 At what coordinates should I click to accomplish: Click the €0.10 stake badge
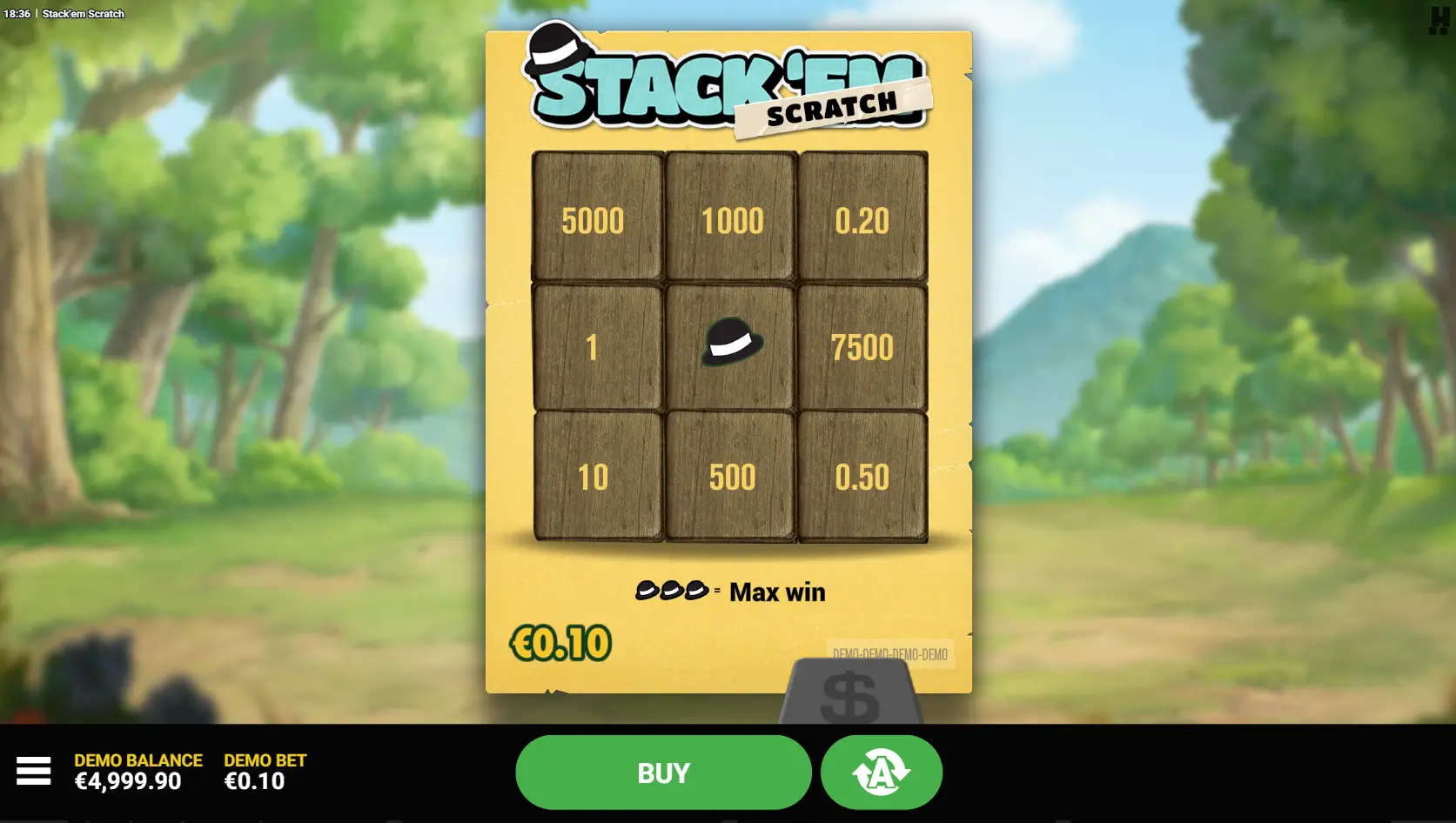click(560, 642)
